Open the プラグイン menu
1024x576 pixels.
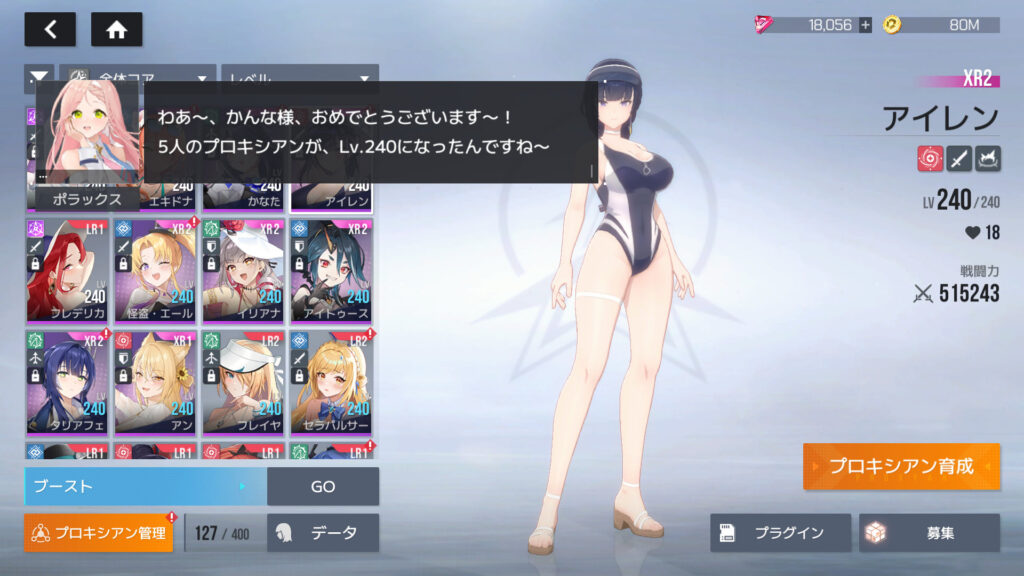(x=780, y=533)
